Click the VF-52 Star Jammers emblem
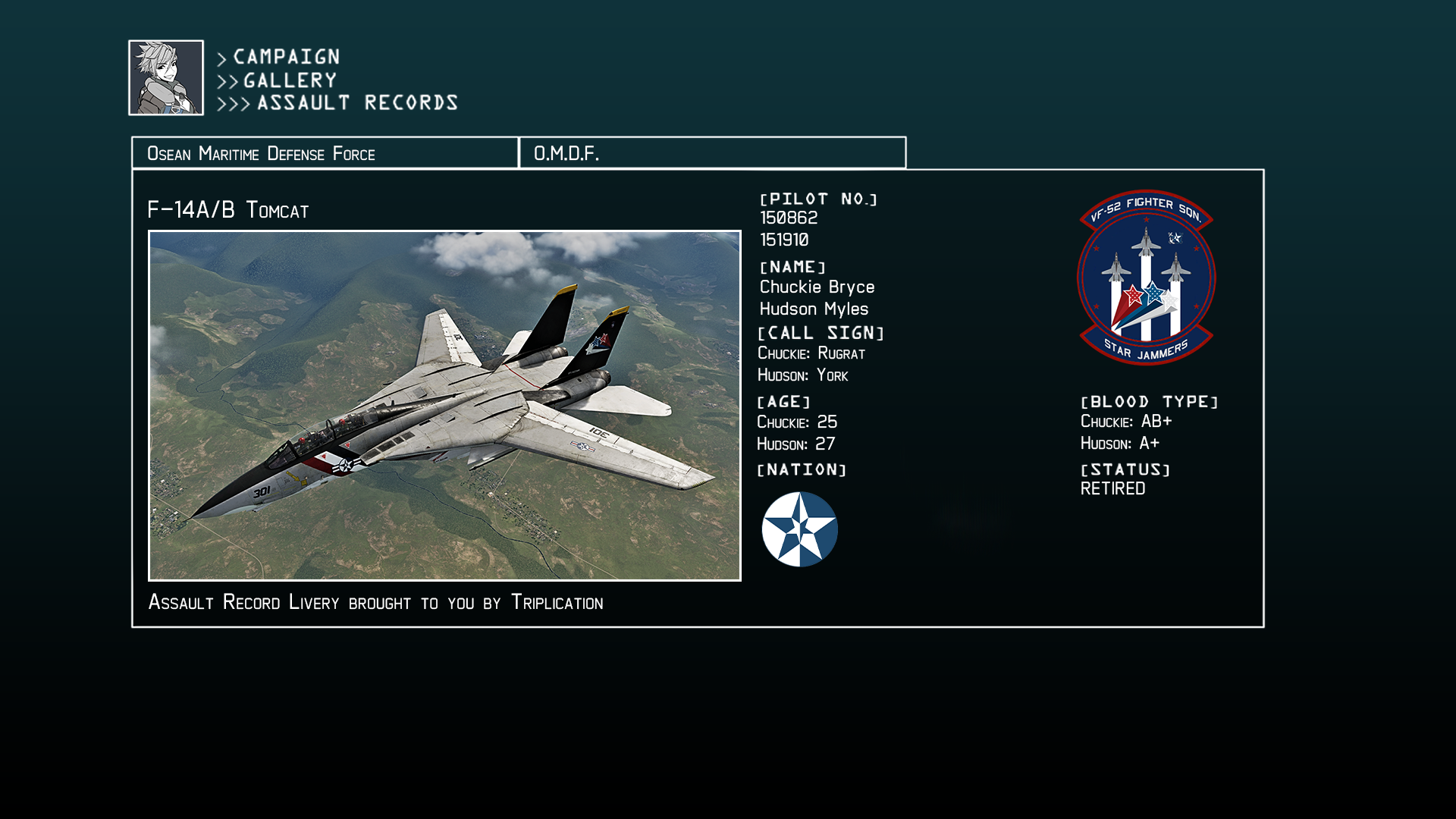The image size is (1456, 819). pos(1146,278)
